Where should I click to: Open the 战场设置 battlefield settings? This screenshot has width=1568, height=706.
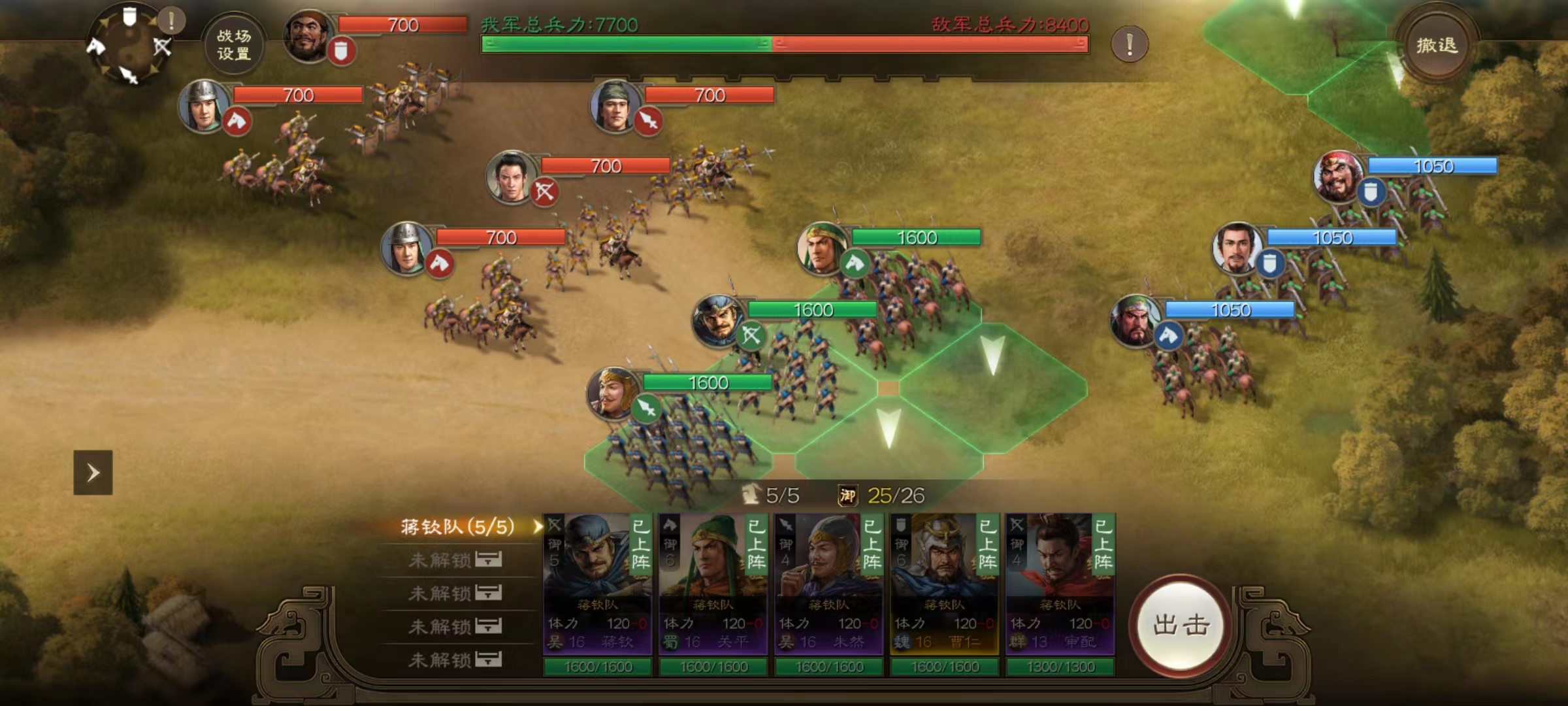point(233,44)
